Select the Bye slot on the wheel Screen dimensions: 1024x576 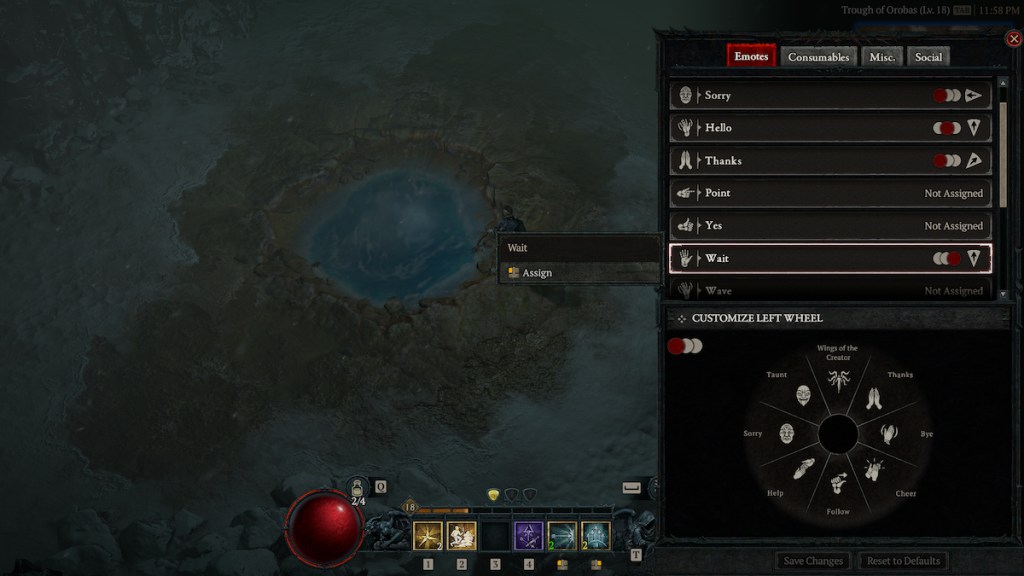pyautogui.click(x=889, y=434)
